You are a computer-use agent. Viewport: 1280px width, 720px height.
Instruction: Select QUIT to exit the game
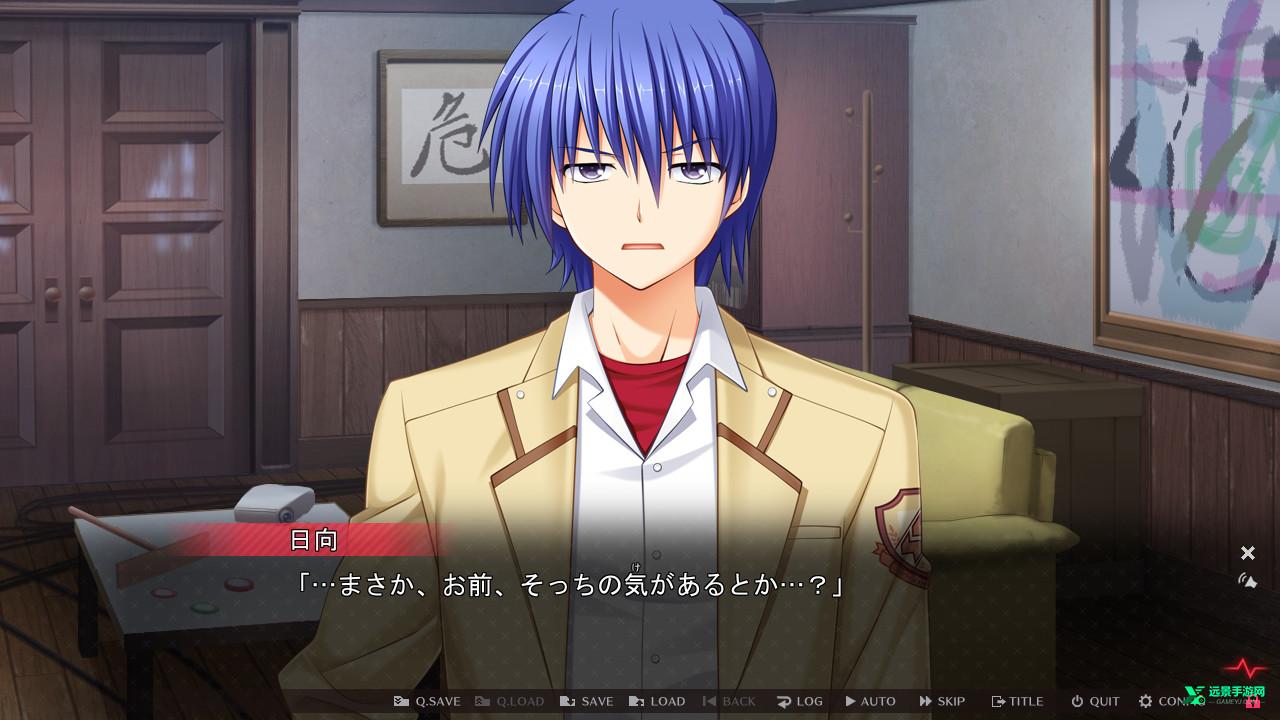(1095, 701)
